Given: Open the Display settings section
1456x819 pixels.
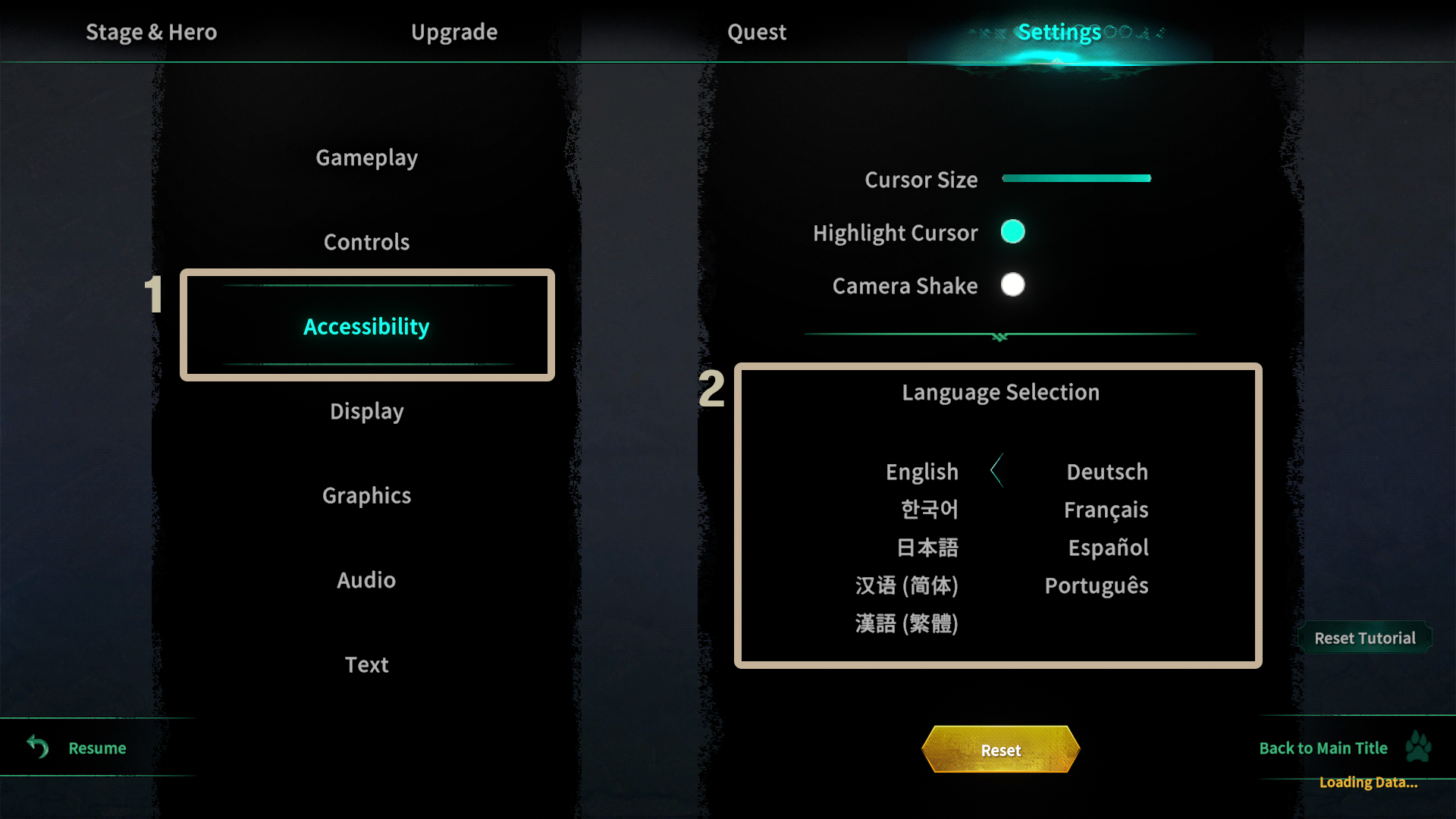Looking at the screenshot, I should tap(366, 410).
